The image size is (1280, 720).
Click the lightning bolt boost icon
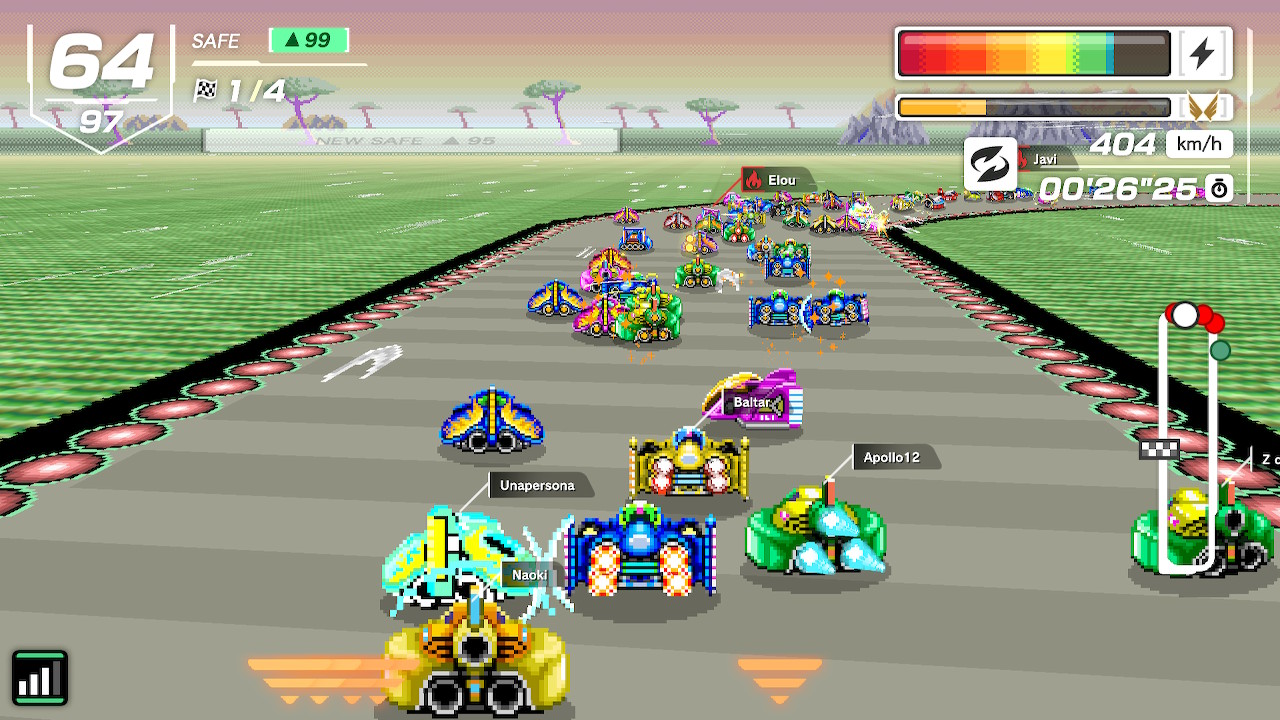coord(1202,53)
